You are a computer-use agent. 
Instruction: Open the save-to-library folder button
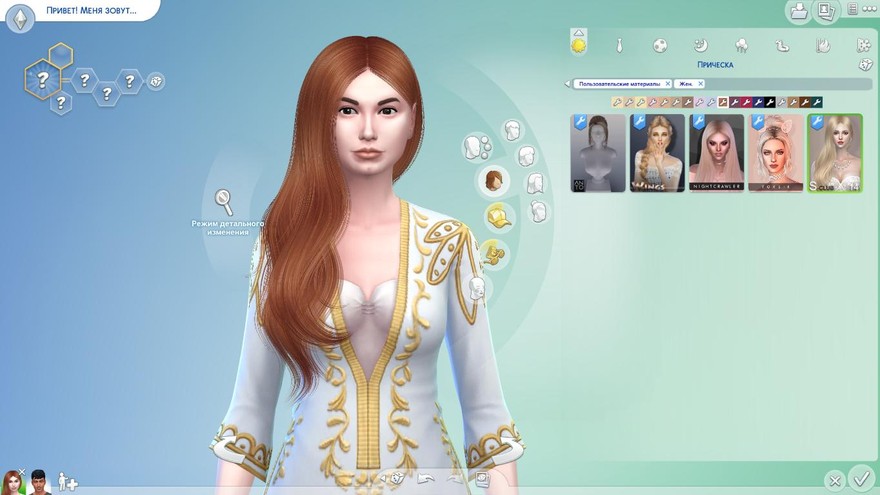tap(798, 11)
